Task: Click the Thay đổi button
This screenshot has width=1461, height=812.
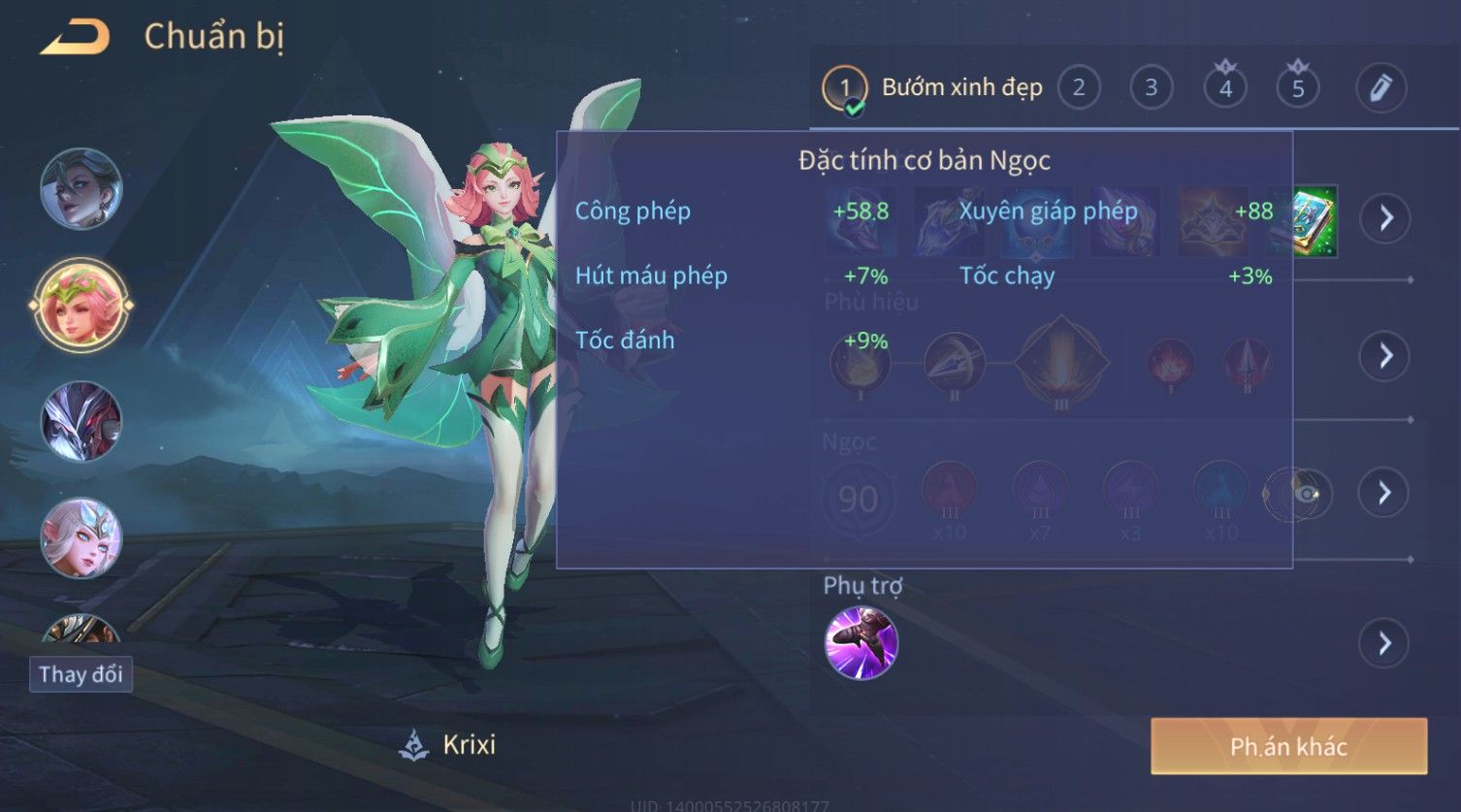Action: 81,674
